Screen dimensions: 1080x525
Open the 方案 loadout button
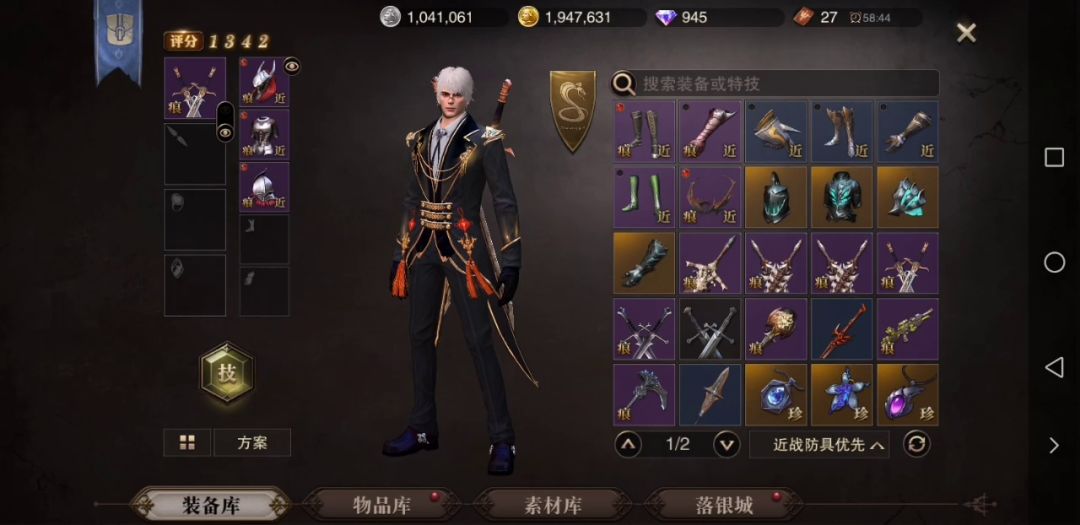pyautogui.click(x=252, y=442)
